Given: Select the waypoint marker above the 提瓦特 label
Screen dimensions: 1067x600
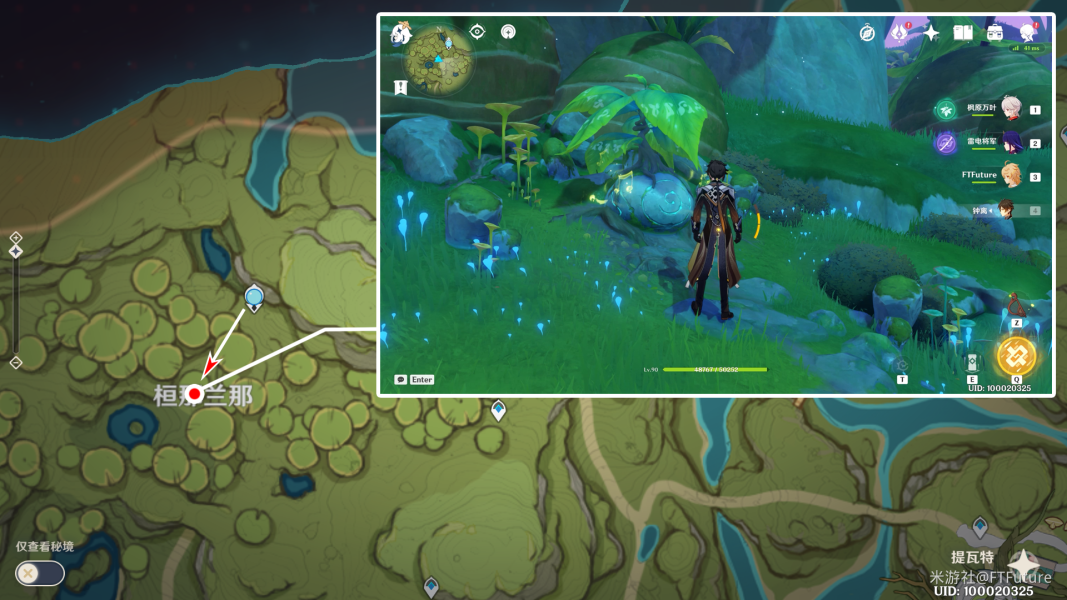Looking at the screenshot, I should 980,525.
